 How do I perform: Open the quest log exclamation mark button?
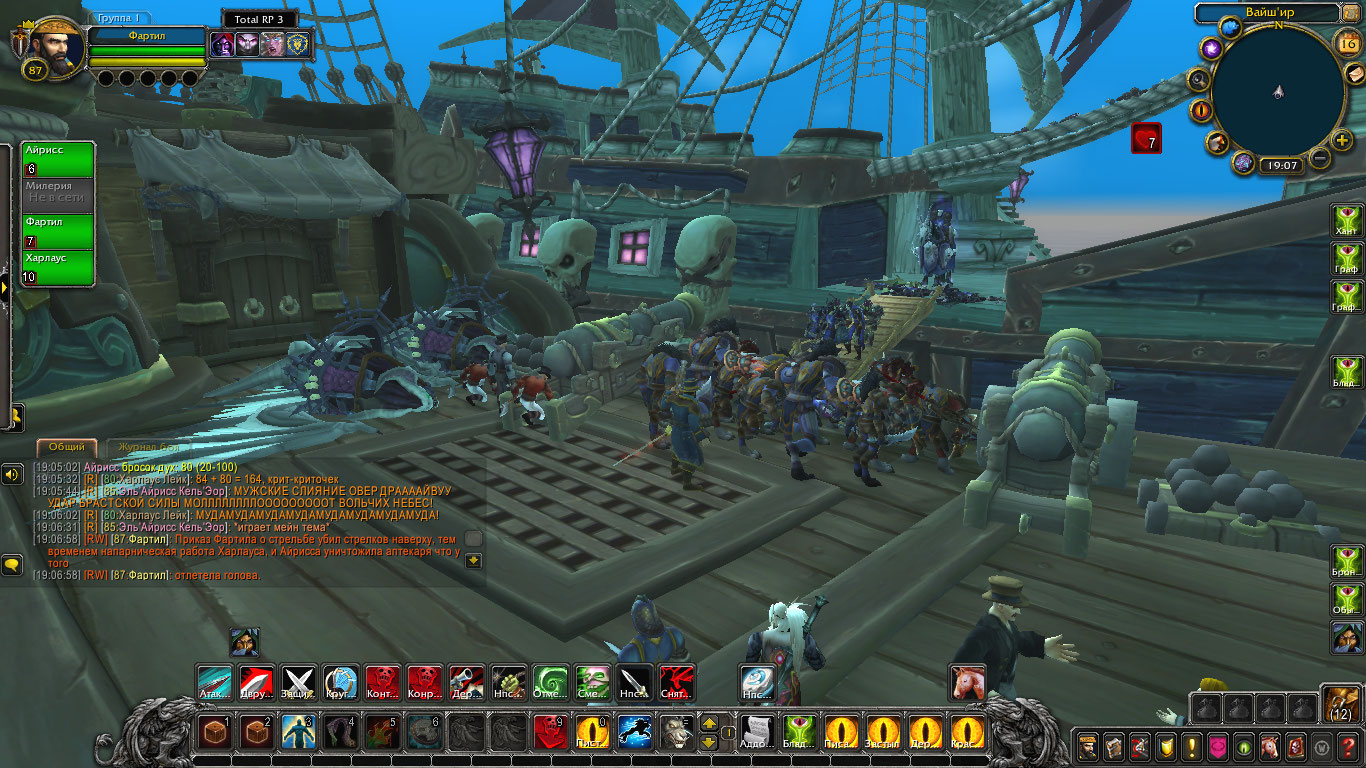(x=1191, y=746)
